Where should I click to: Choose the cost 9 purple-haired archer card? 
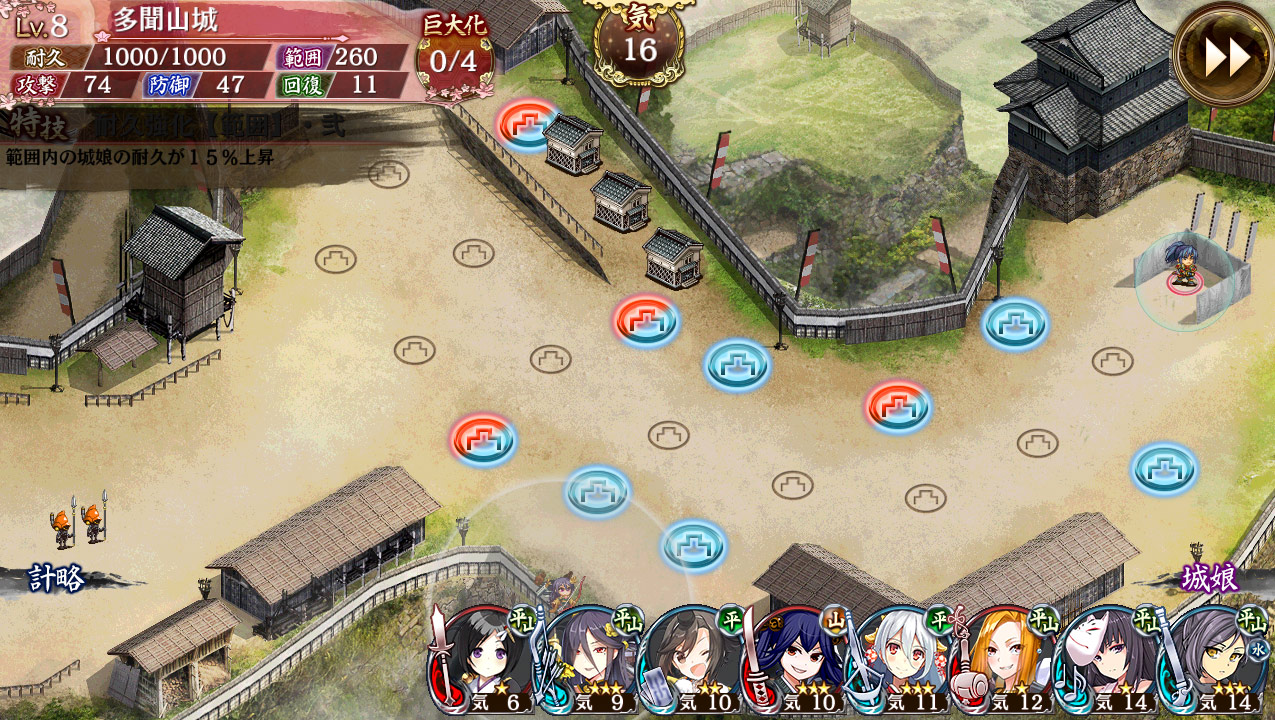(x=586, y=660)
